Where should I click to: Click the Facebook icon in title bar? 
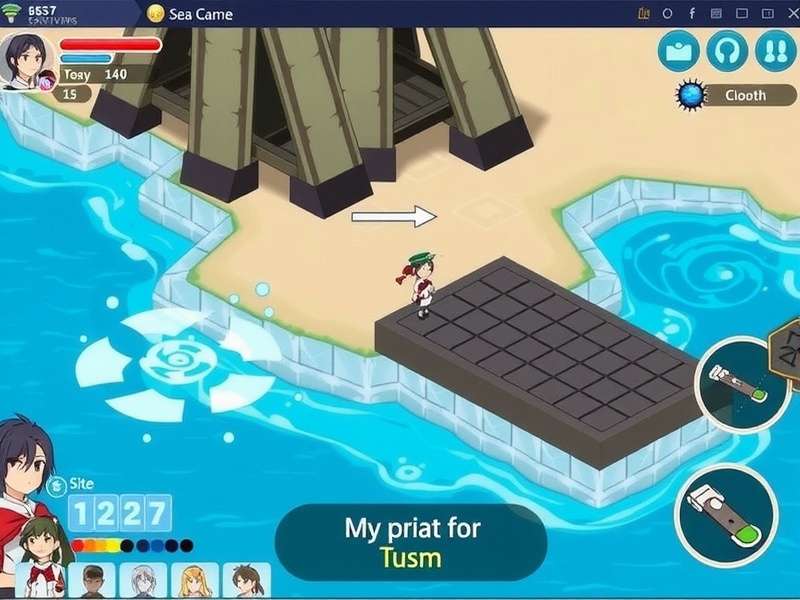(x=690, y=13)
